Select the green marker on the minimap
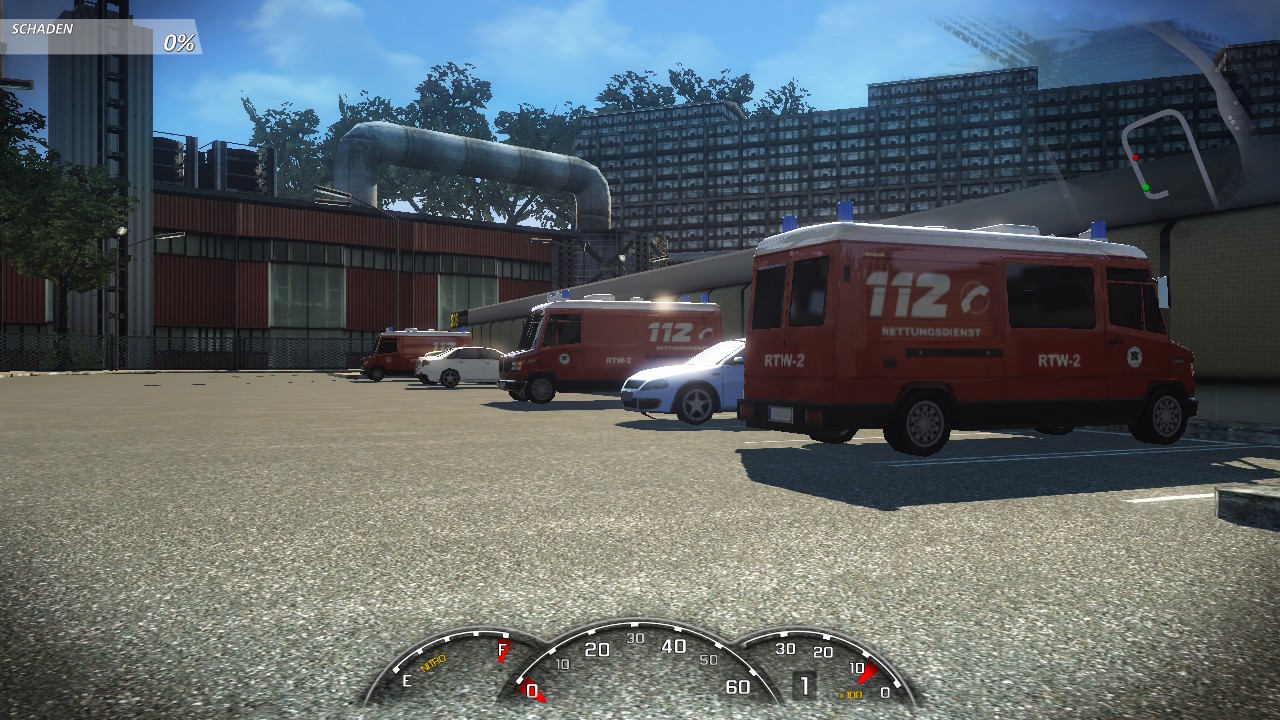The image size is (1280, 720). coord(1146,187)
